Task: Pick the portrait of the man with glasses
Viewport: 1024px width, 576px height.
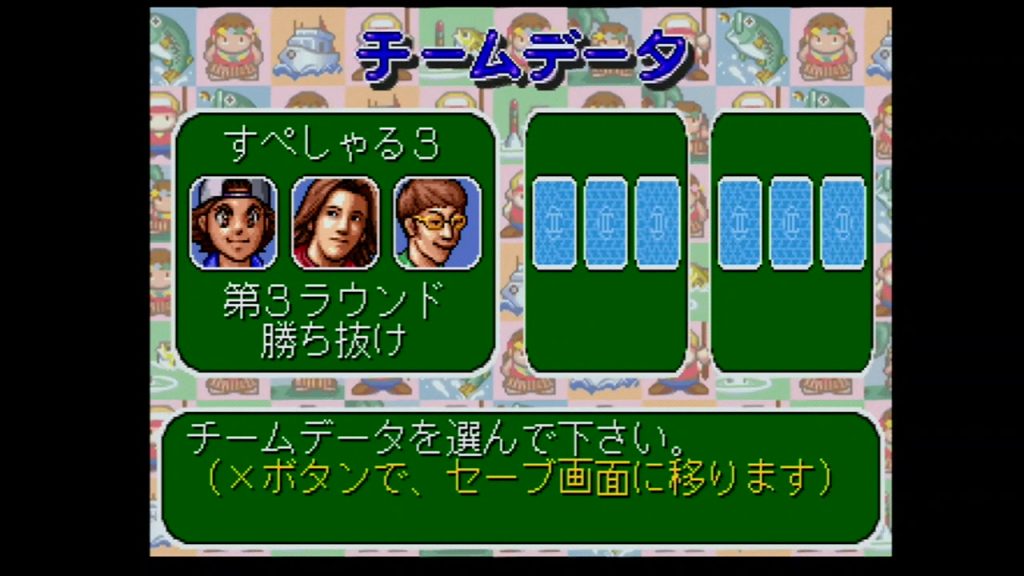Action: [436, 222]
